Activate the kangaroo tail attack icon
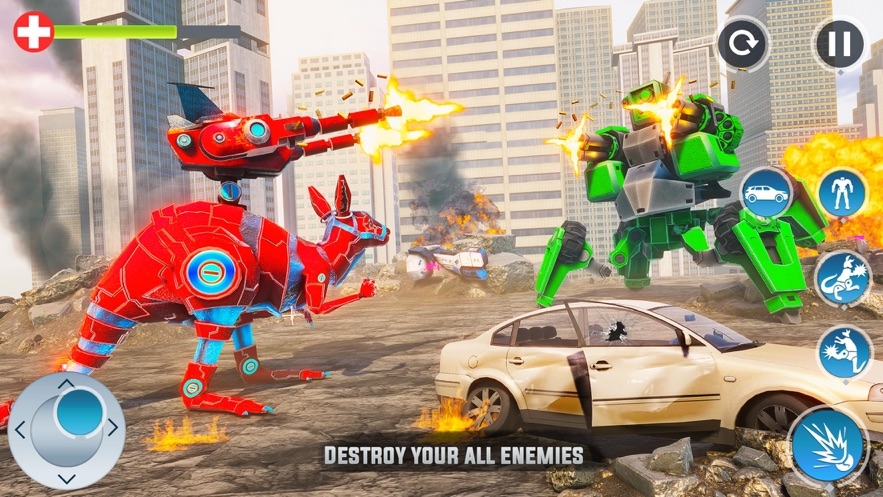 [x=842, y=276]
